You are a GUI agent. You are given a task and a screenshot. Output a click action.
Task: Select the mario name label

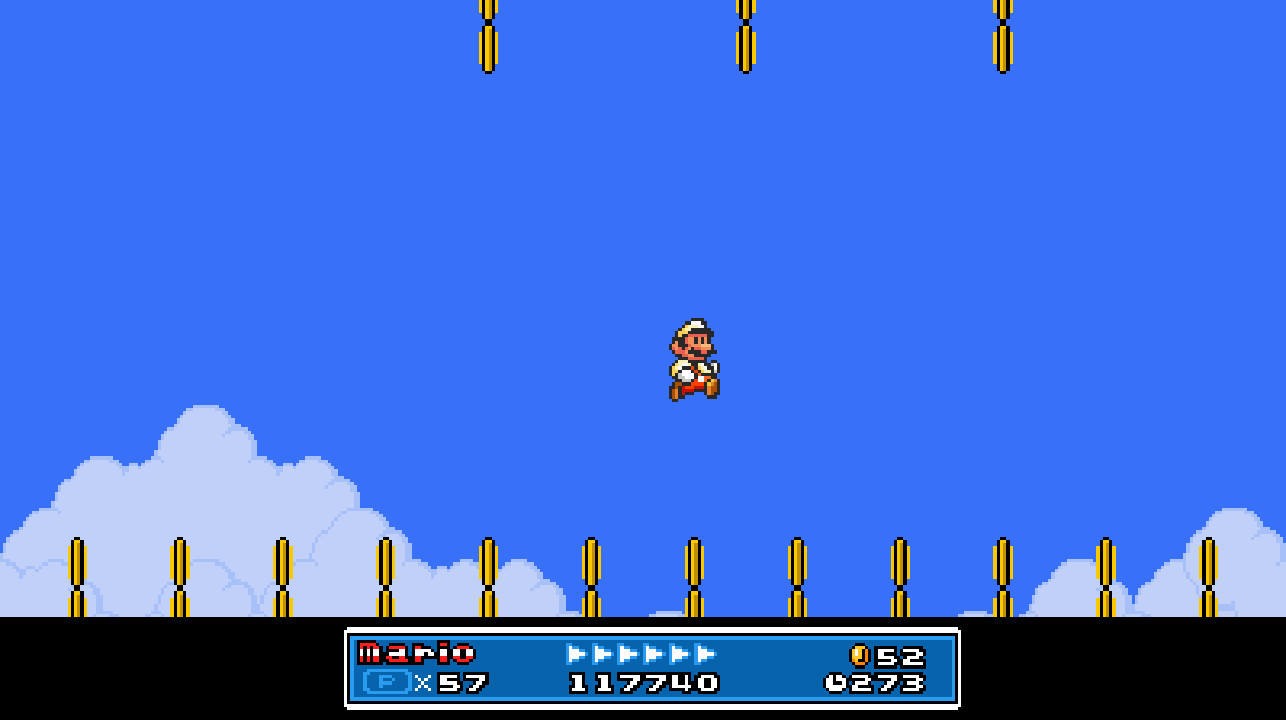[418, 651]
